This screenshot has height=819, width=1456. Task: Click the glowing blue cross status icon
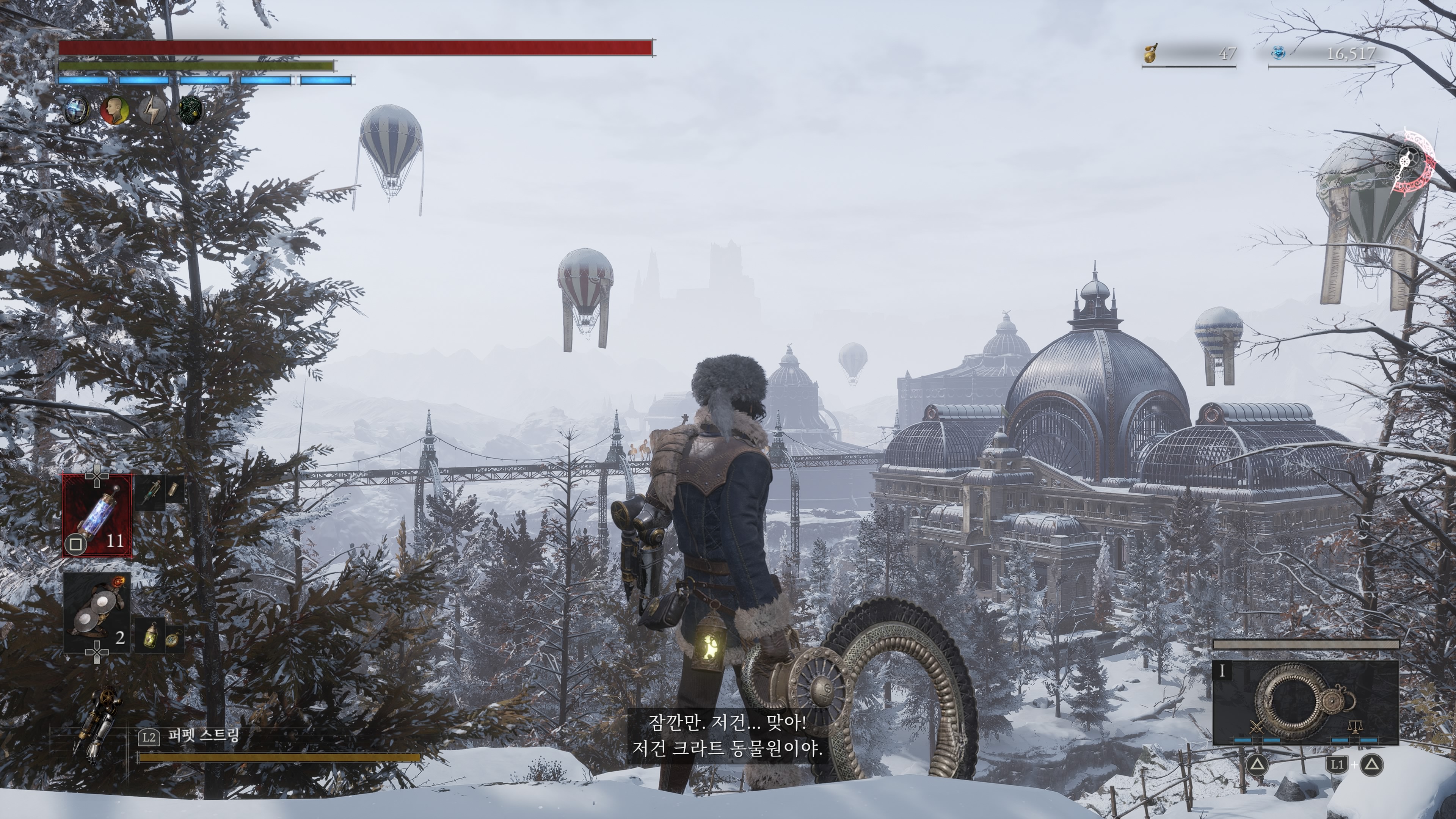pyautogui.click(x=76, y=110)
